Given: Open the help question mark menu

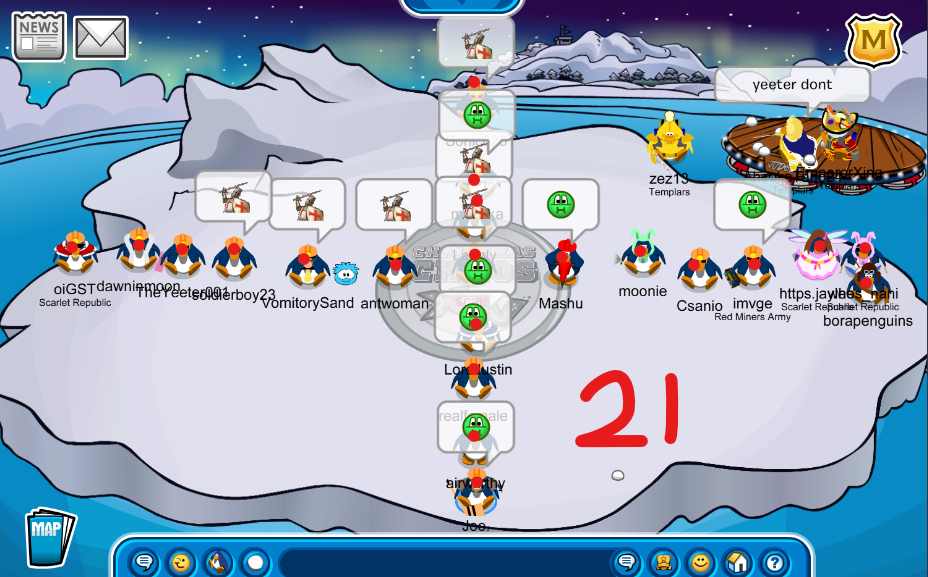Looking at the screenshot, I should [x=773, y=562].
